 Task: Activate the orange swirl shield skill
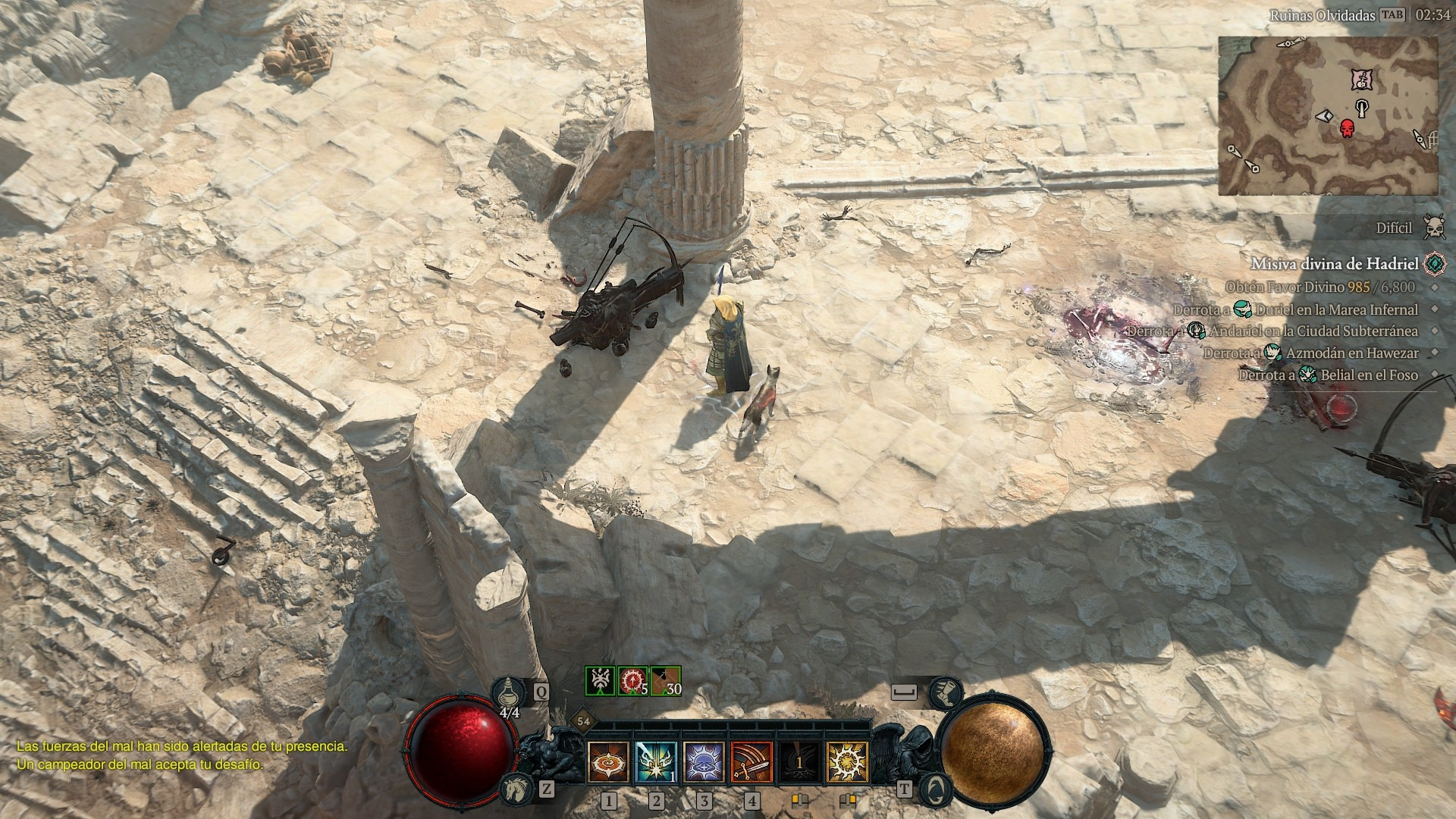[608, 761]
